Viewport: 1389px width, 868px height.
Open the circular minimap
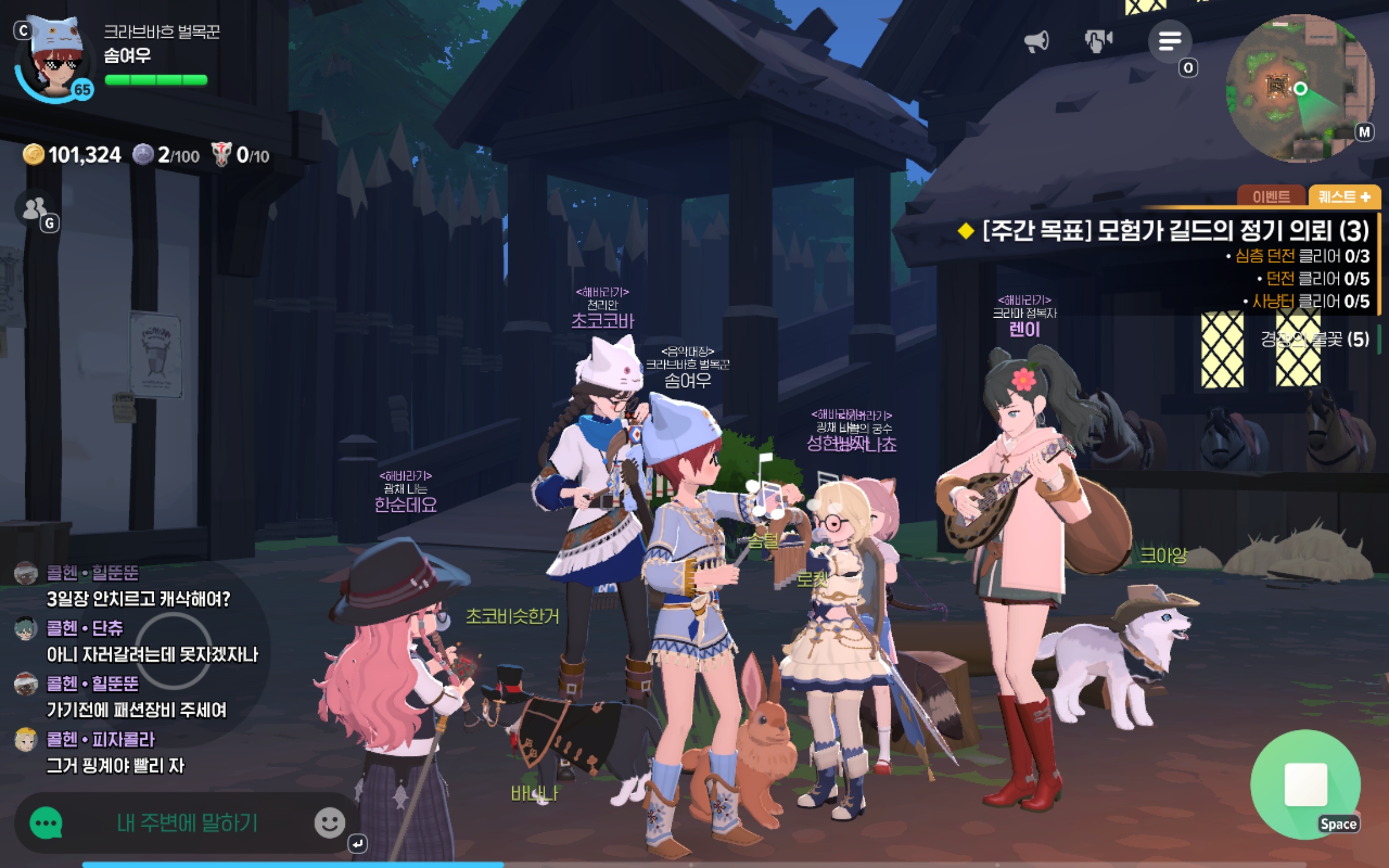pos(1300,89)
